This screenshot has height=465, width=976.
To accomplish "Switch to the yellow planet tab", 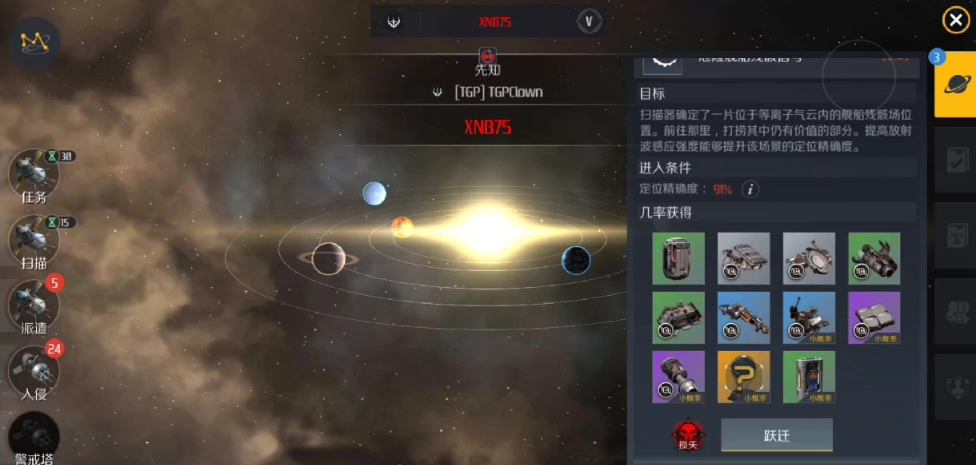I will pos(954,85).
